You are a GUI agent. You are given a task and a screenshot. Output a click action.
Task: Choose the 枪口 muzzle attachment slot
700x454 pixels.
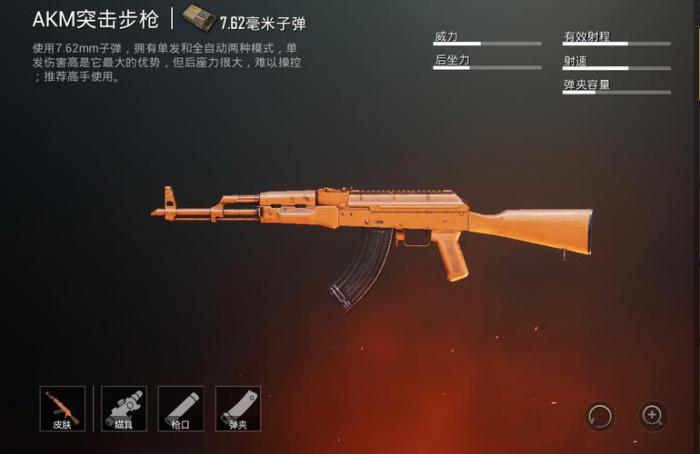(180, 408)
